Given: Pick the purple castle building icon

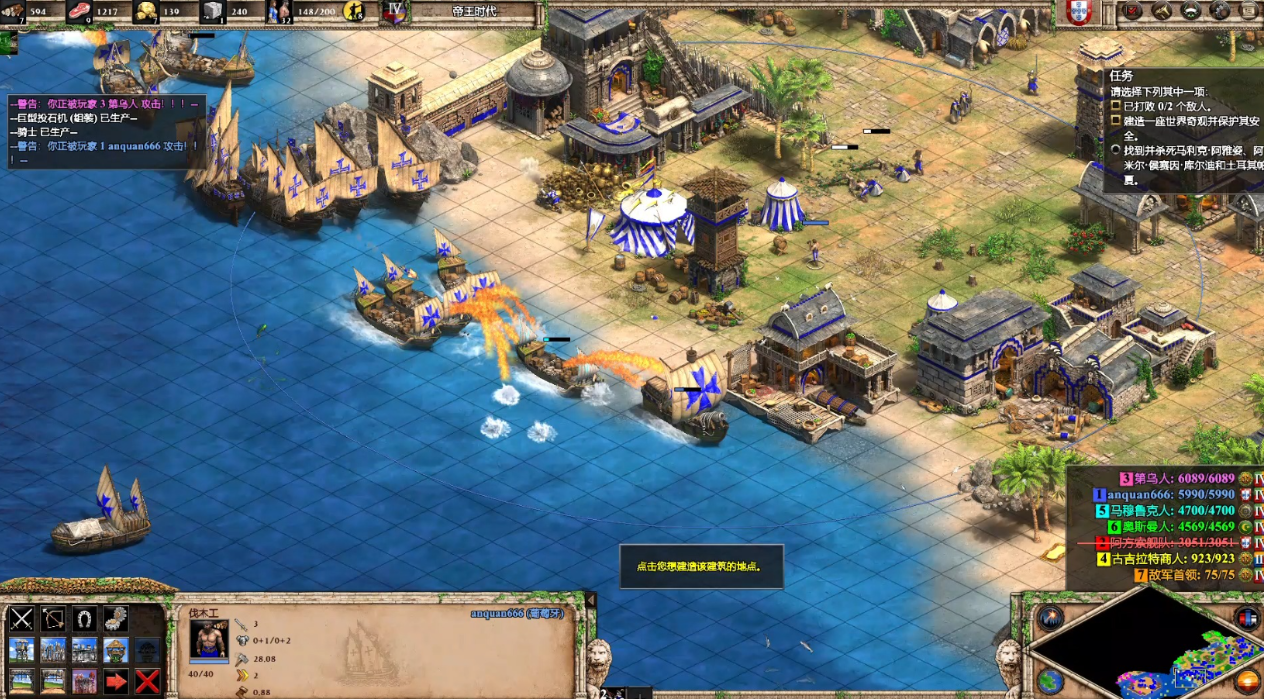Looking at the screenshot, I should [x=85, y=682].
